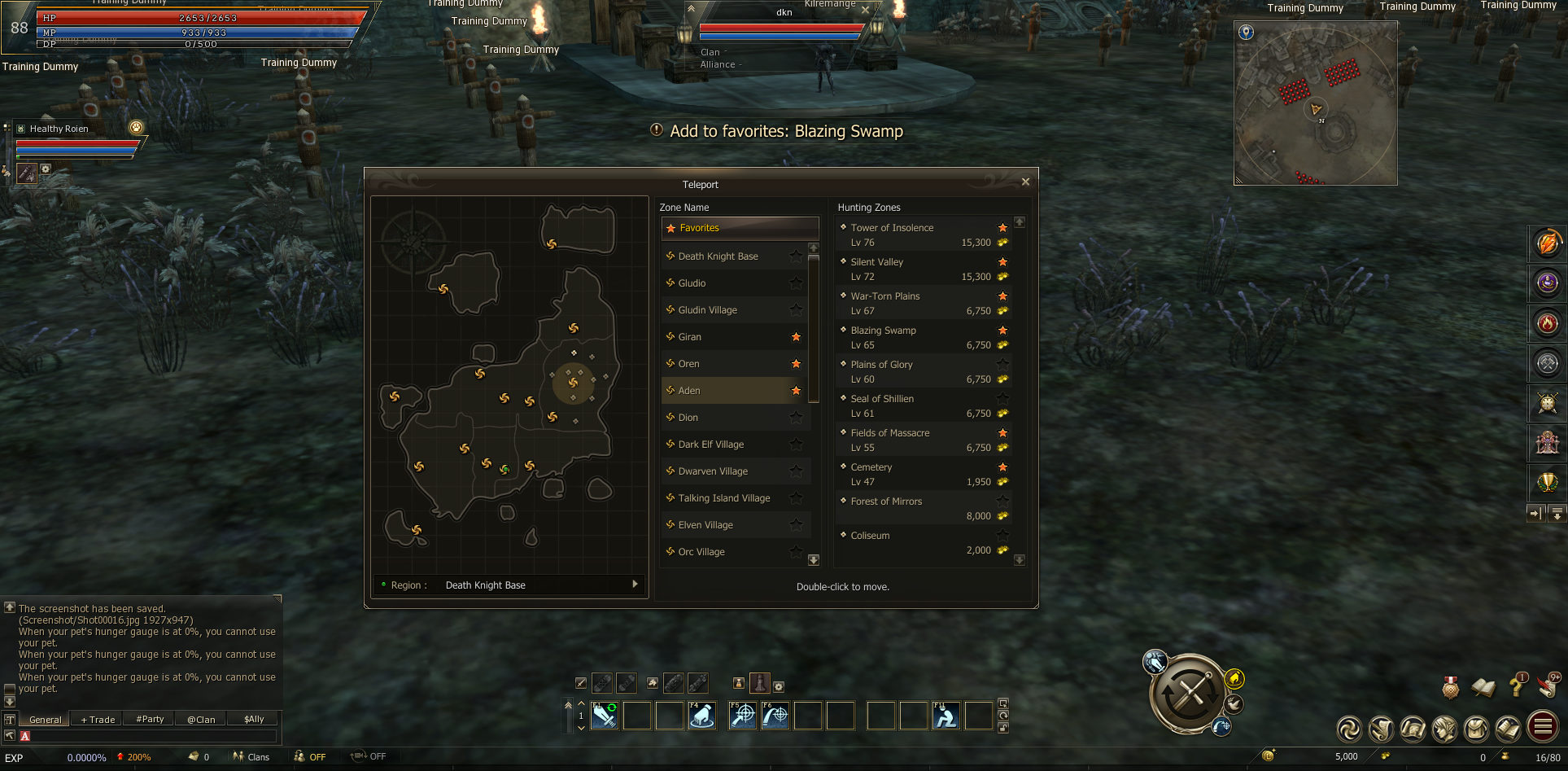The height and width of the screenshot is (771, 1568).
Task: Select Talking Island Village entry
Action: tap(724, 498)
